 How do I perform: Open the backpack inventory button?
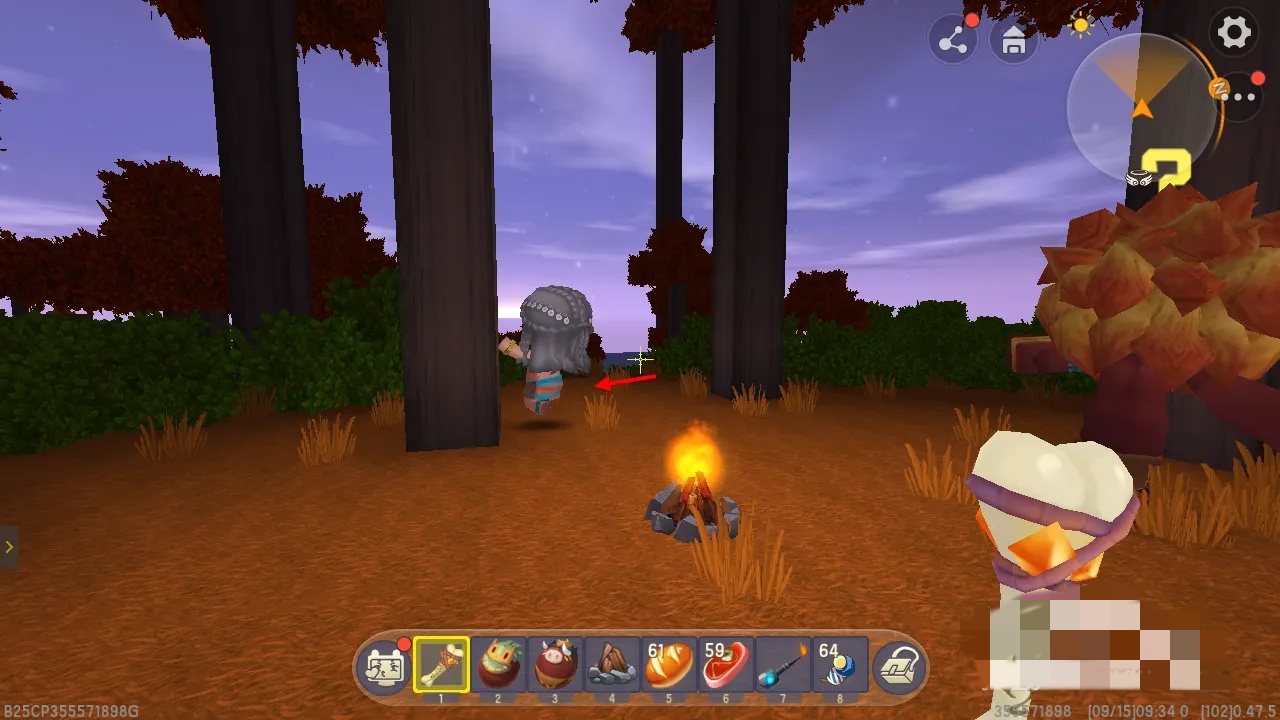click(x=898, y=666)
